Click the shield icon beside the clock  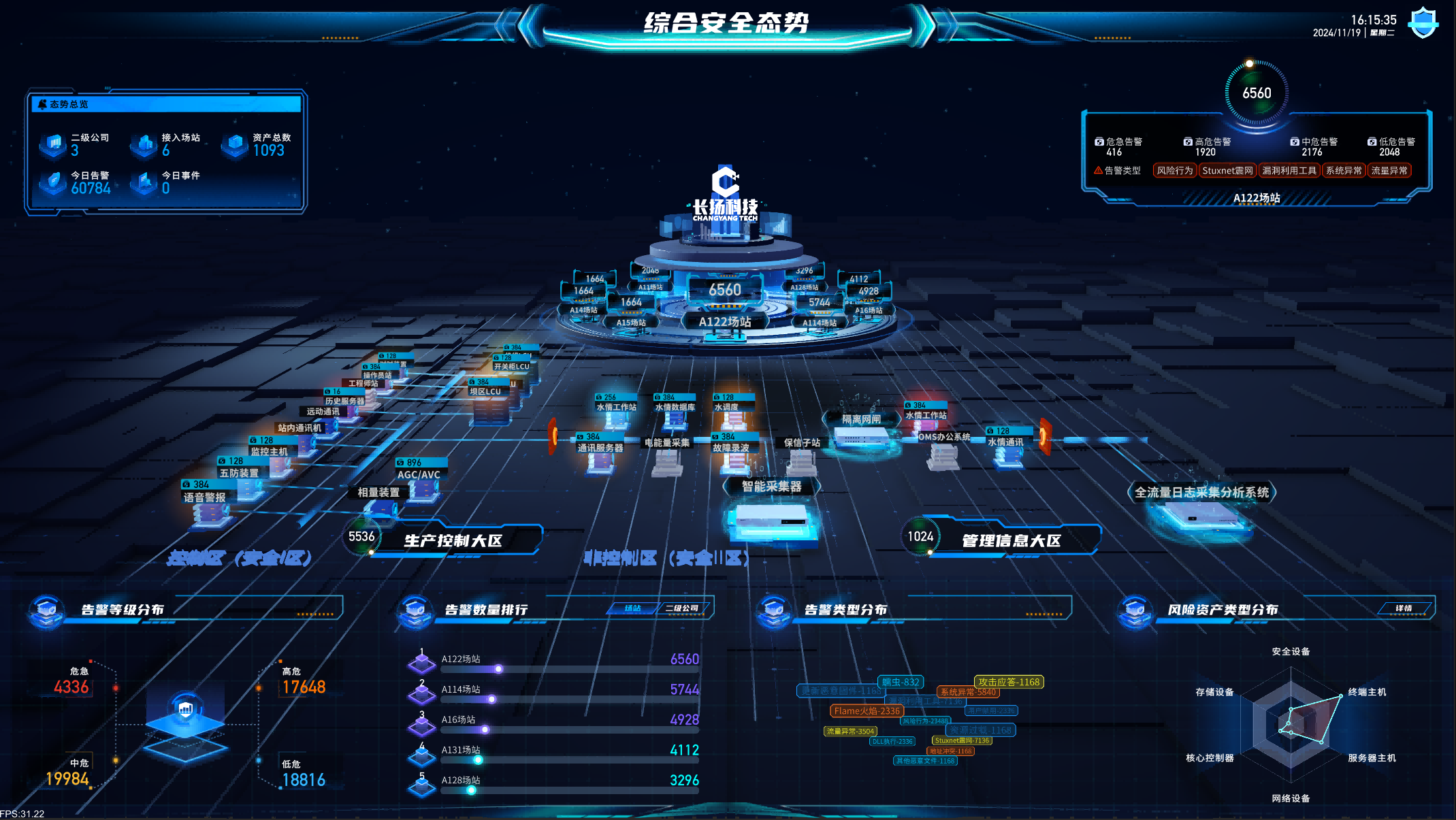[1423, 24]
